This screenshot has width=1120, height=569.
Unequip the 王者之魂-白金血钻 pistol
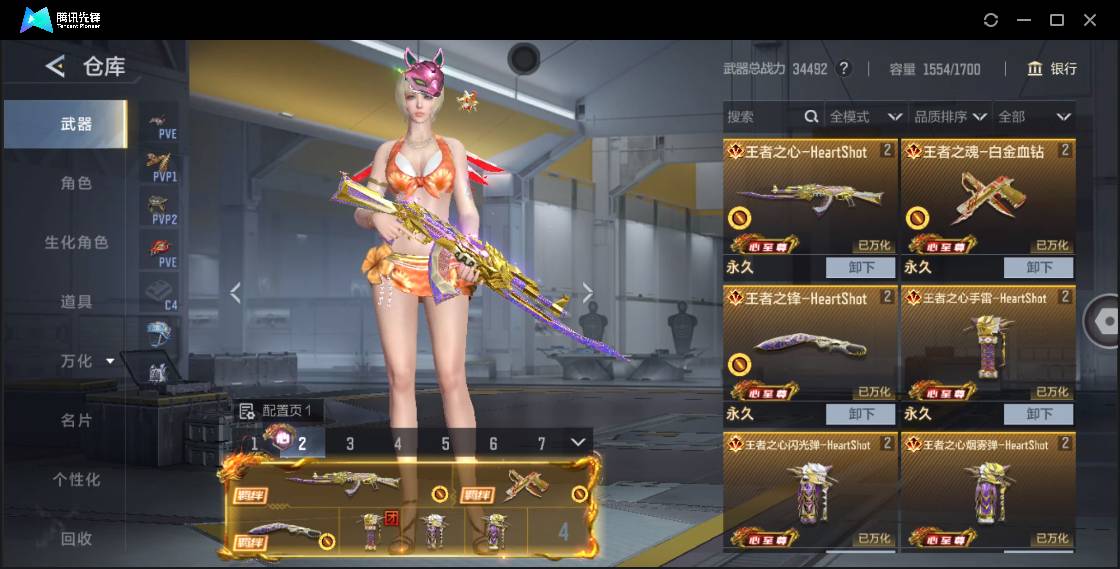click(x=1039, y=267)
